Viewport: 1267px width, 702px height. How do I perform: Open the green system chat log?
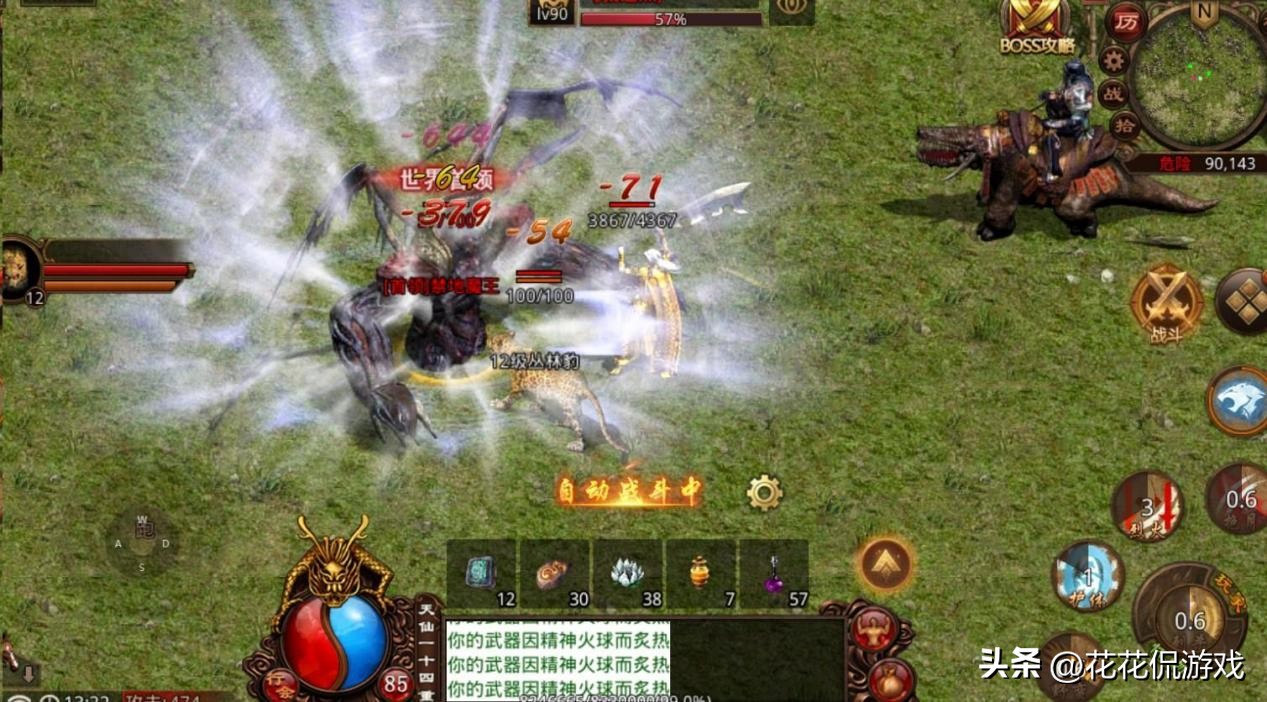coord(556,658)
